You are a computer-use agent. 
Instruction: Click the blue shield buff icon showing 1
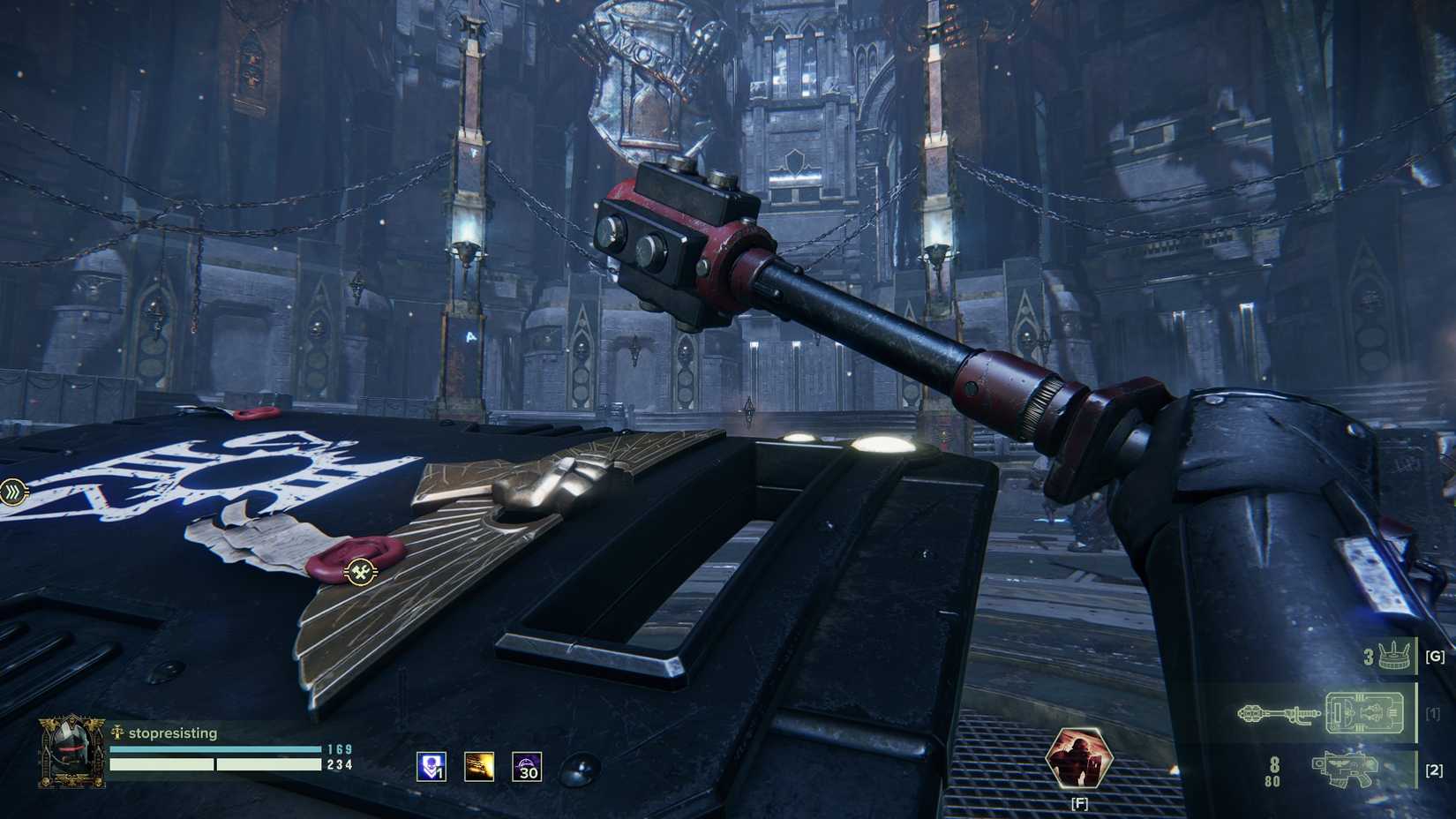(432, 768)
